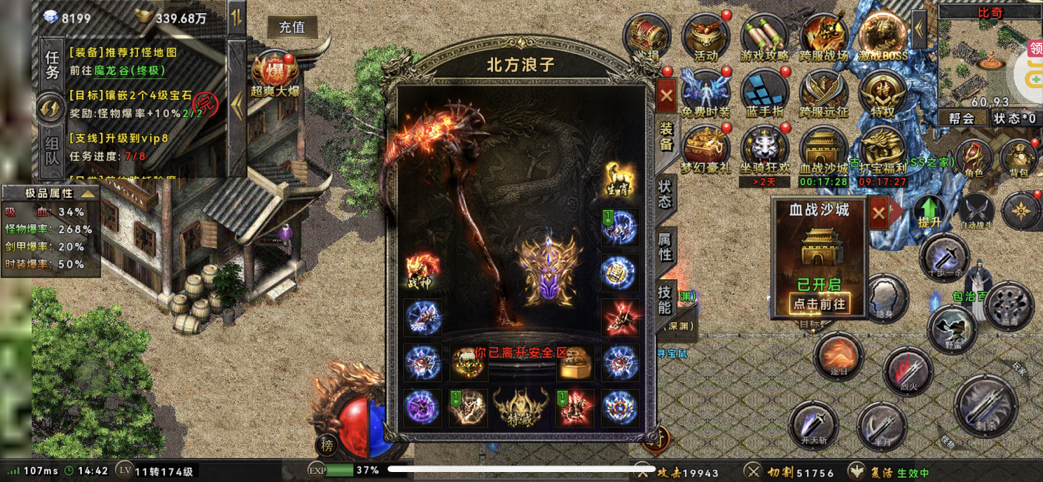Open the 蓝手指 icon
Image resolution: width=1043 pixels, height=482 pixels.
coord(765,94)
